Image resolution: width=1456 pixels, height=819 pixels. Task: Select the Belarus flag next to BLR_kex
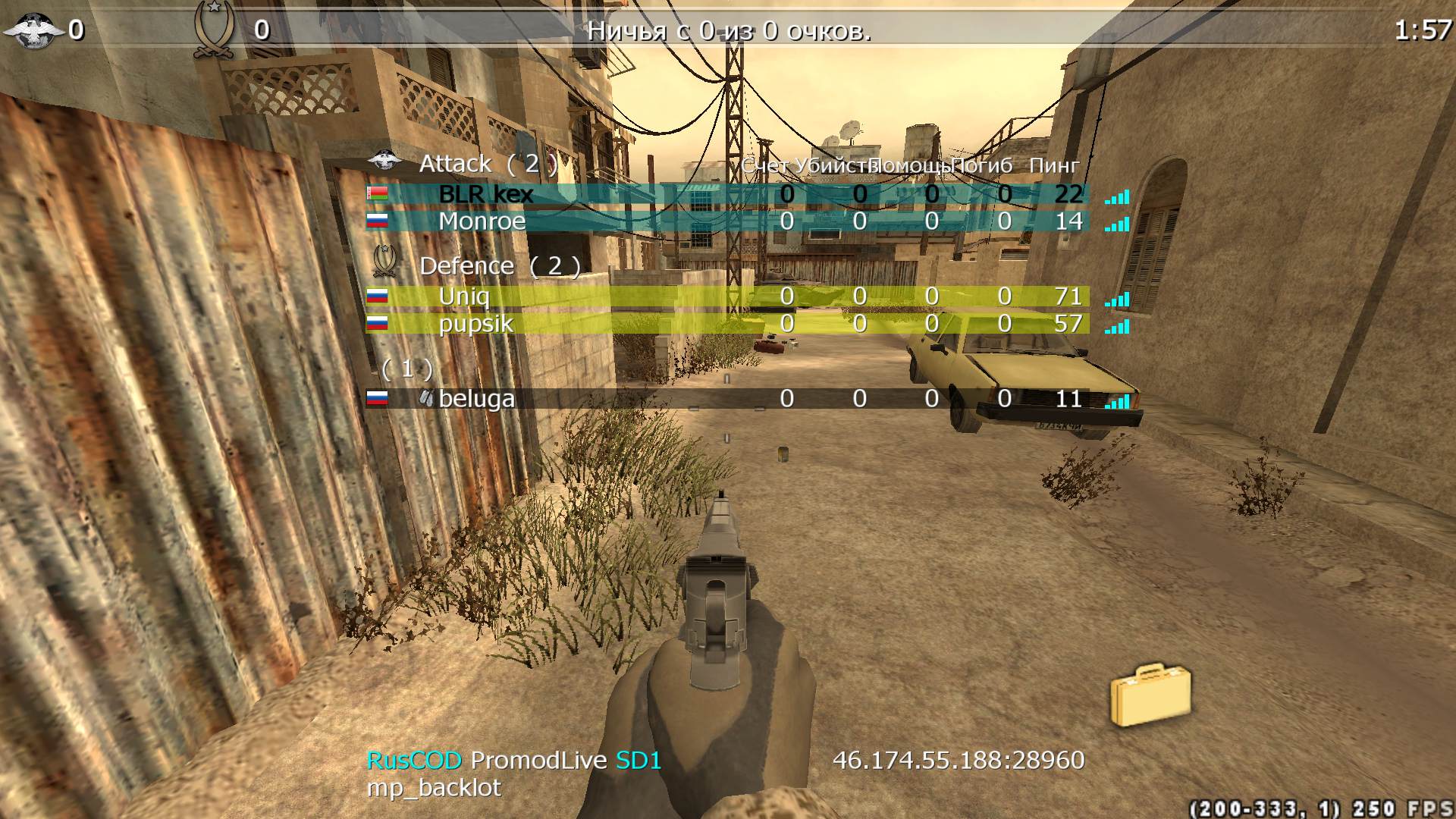pos(376,193)
